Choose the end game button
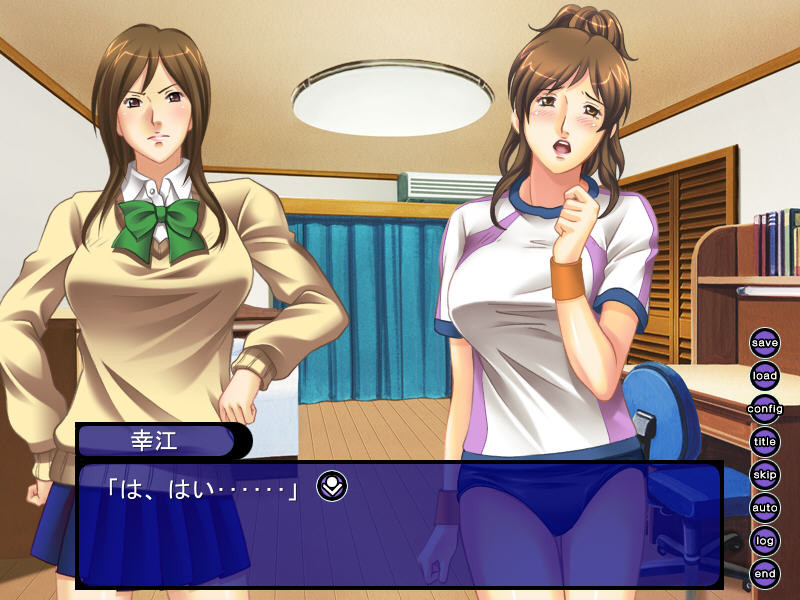Screen dimensions: 800x600 (765, 573)
